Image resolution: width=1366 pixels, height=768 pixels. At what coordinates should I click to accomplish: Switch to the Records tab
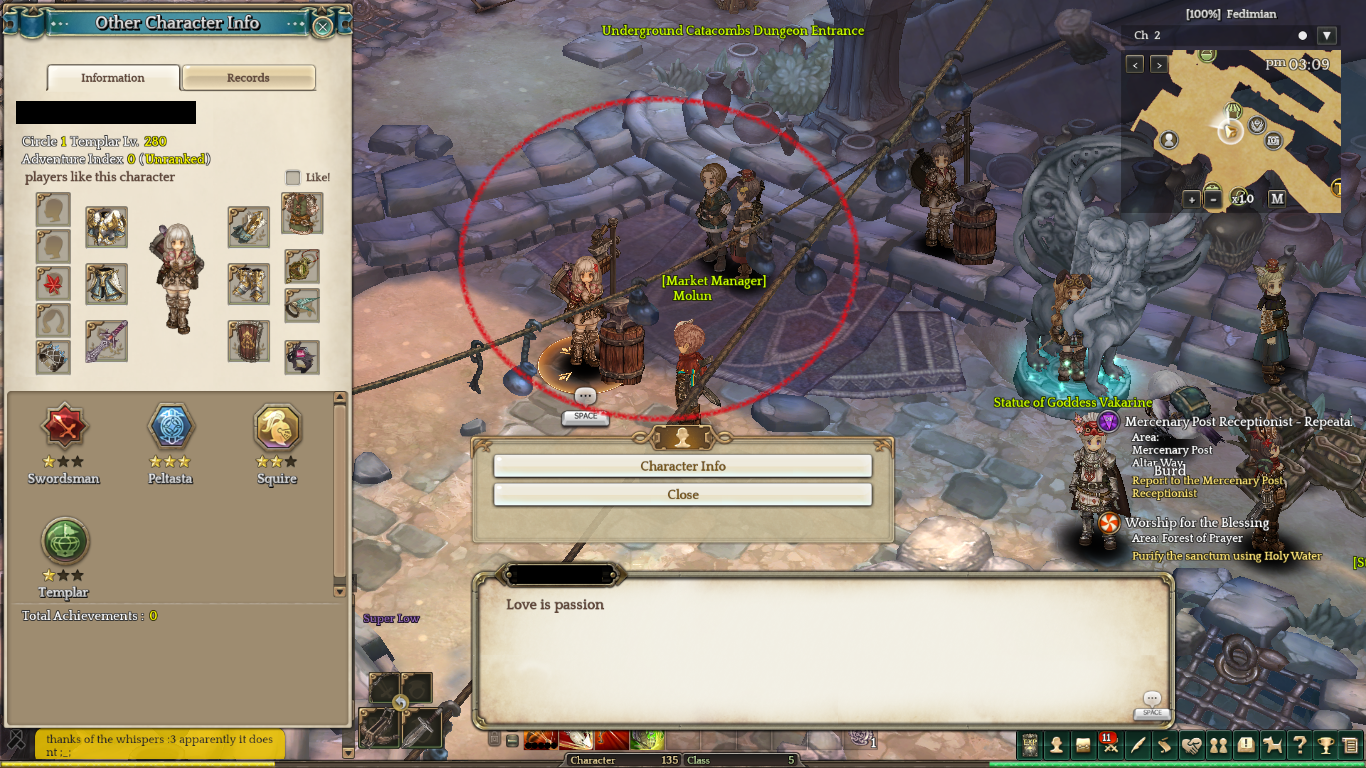(x=248, y=78)
